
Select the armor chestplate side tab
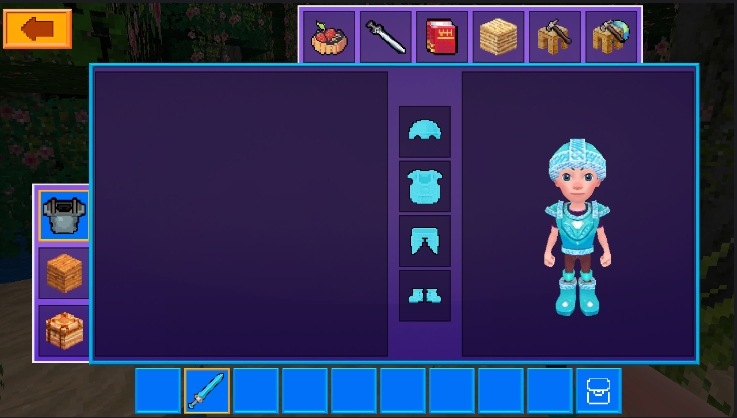(x=63, y=215)
